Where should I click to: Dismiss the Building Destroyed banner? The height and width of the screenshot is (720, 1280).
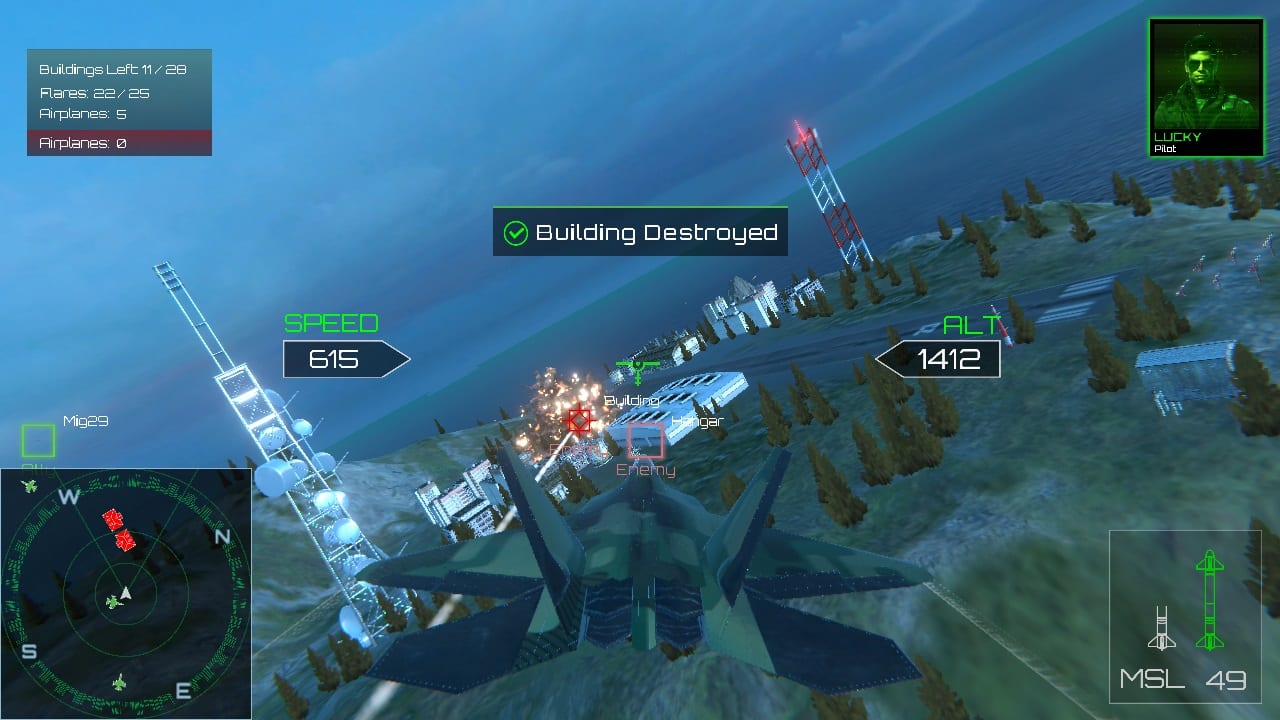pos(640,232)
